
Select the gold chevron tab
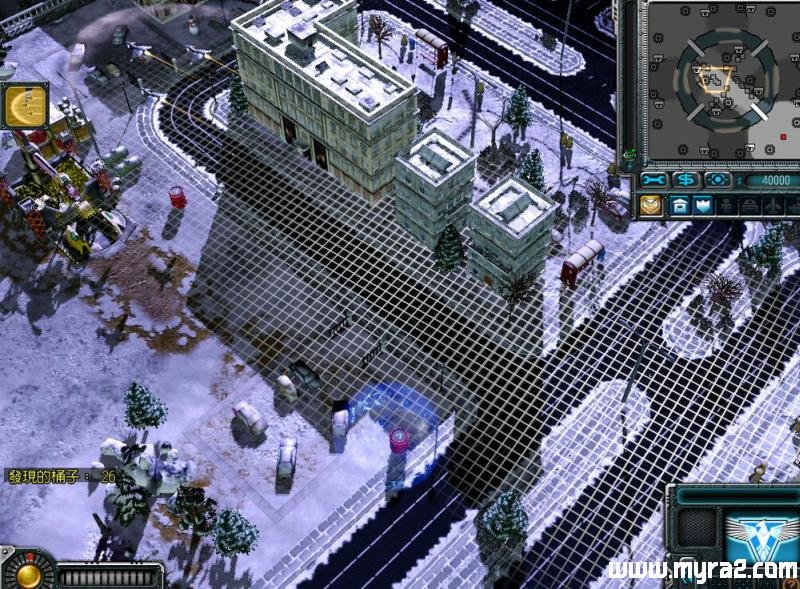pyautogui.click(x=651, y=205)
